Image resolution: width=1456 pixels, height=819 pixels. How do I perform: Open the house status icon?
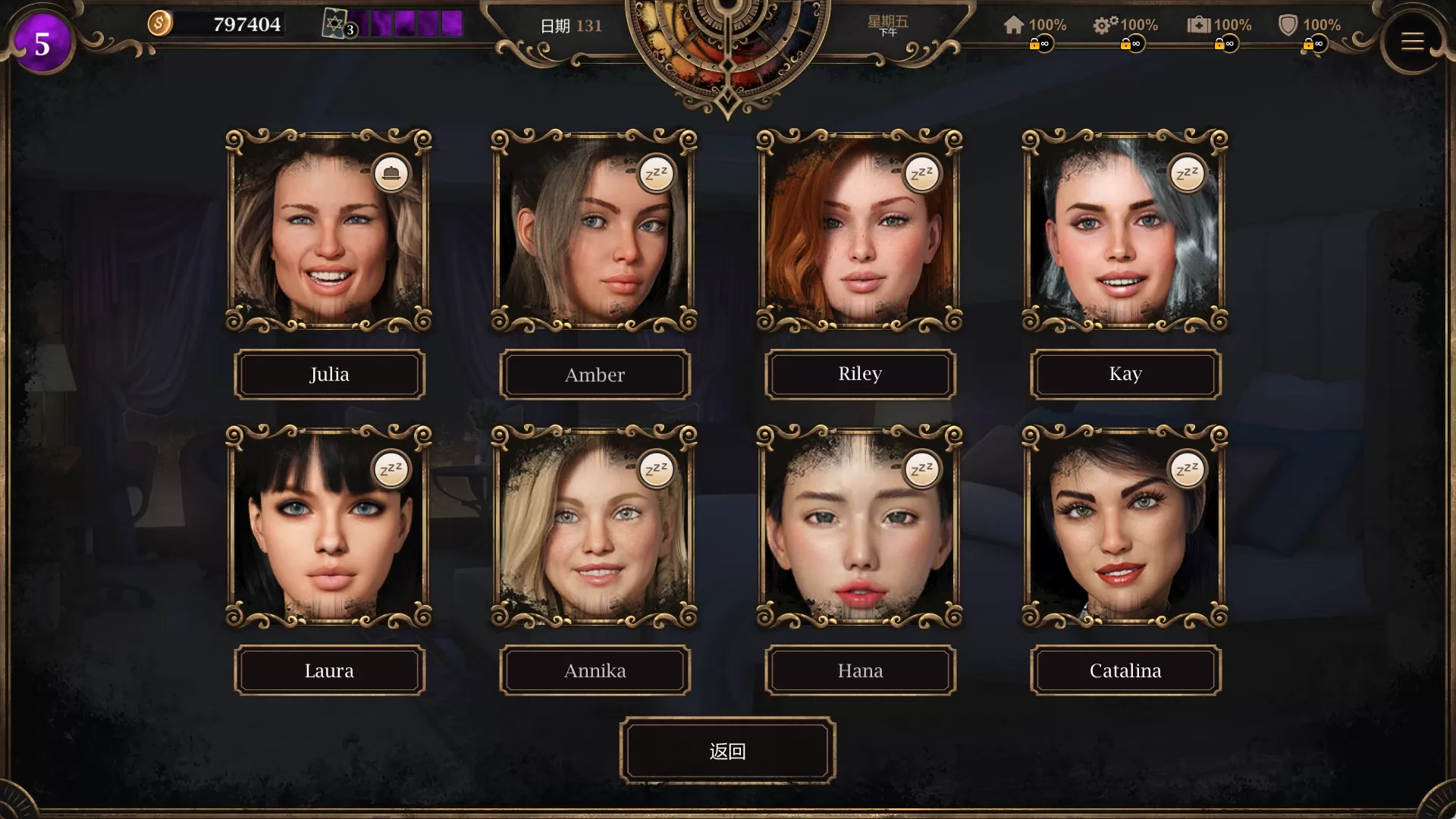coord(1014,25)
